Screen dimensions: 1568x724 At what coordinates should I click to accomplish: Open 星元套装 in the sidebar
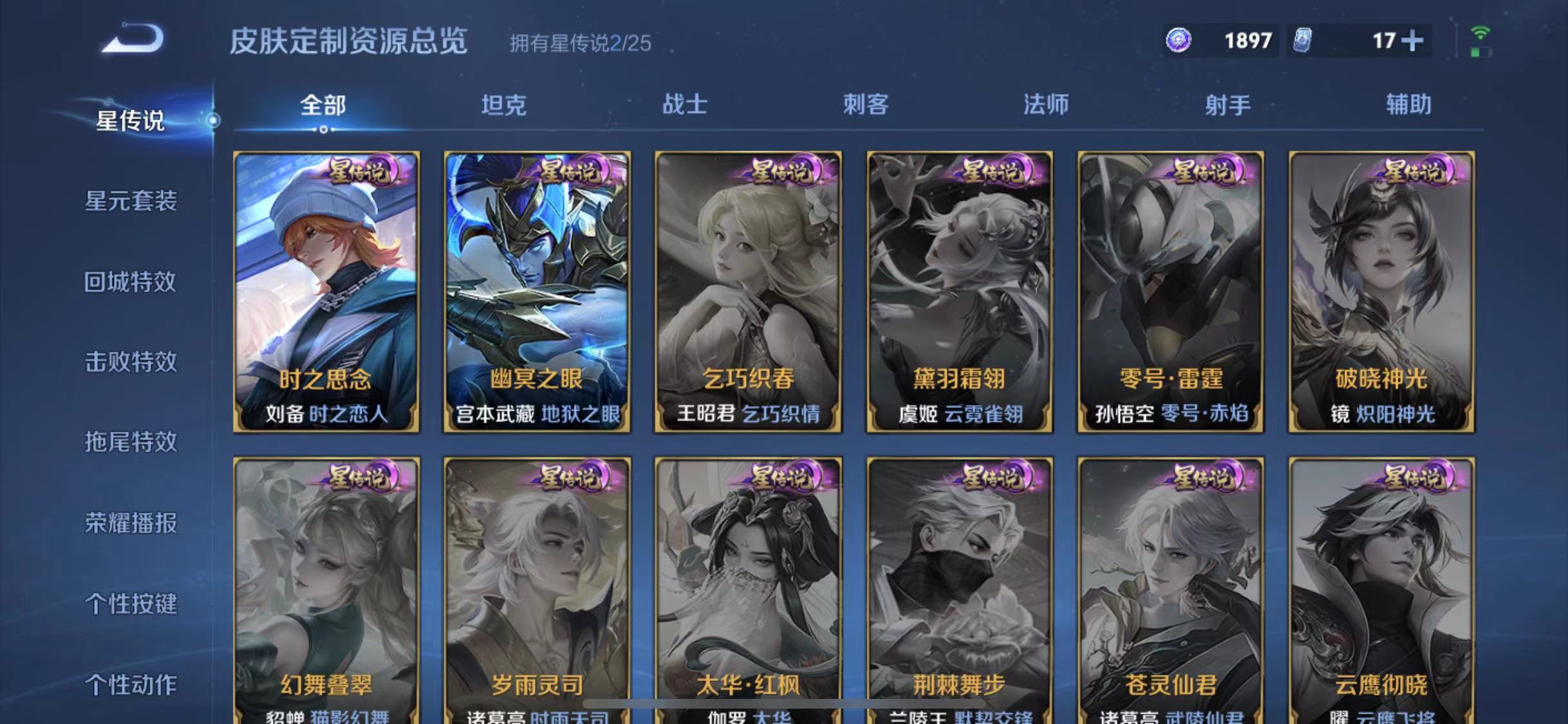(x=132, y=201)
